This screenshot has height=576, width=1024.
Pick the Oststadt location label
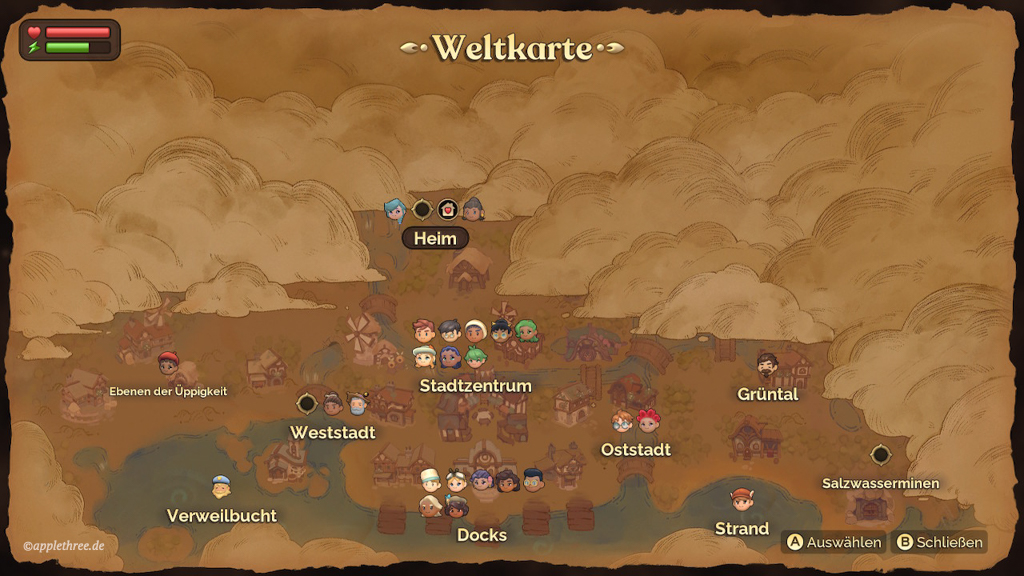635,450
